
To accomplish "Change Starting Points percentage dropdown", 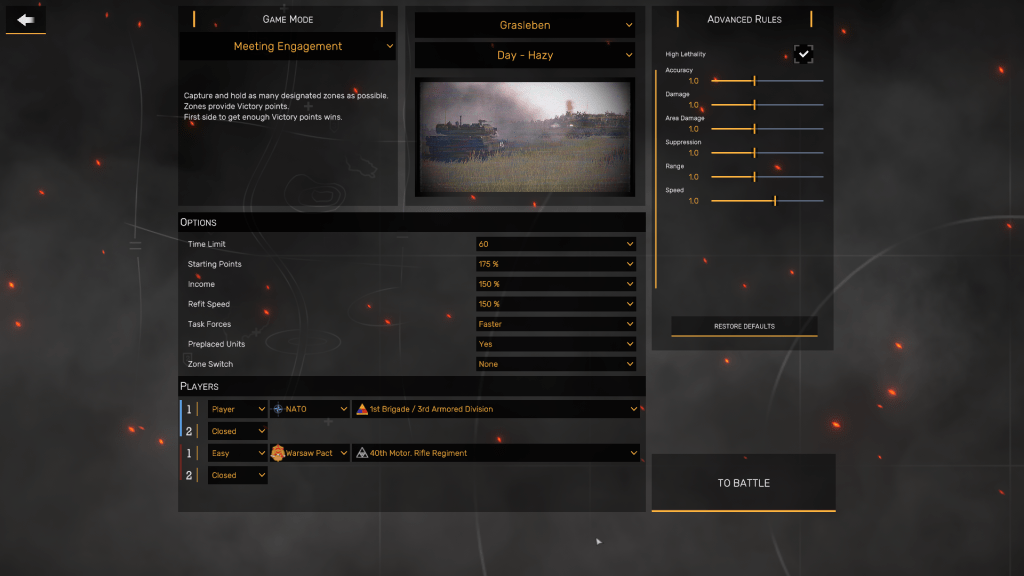I will (556, 264).
